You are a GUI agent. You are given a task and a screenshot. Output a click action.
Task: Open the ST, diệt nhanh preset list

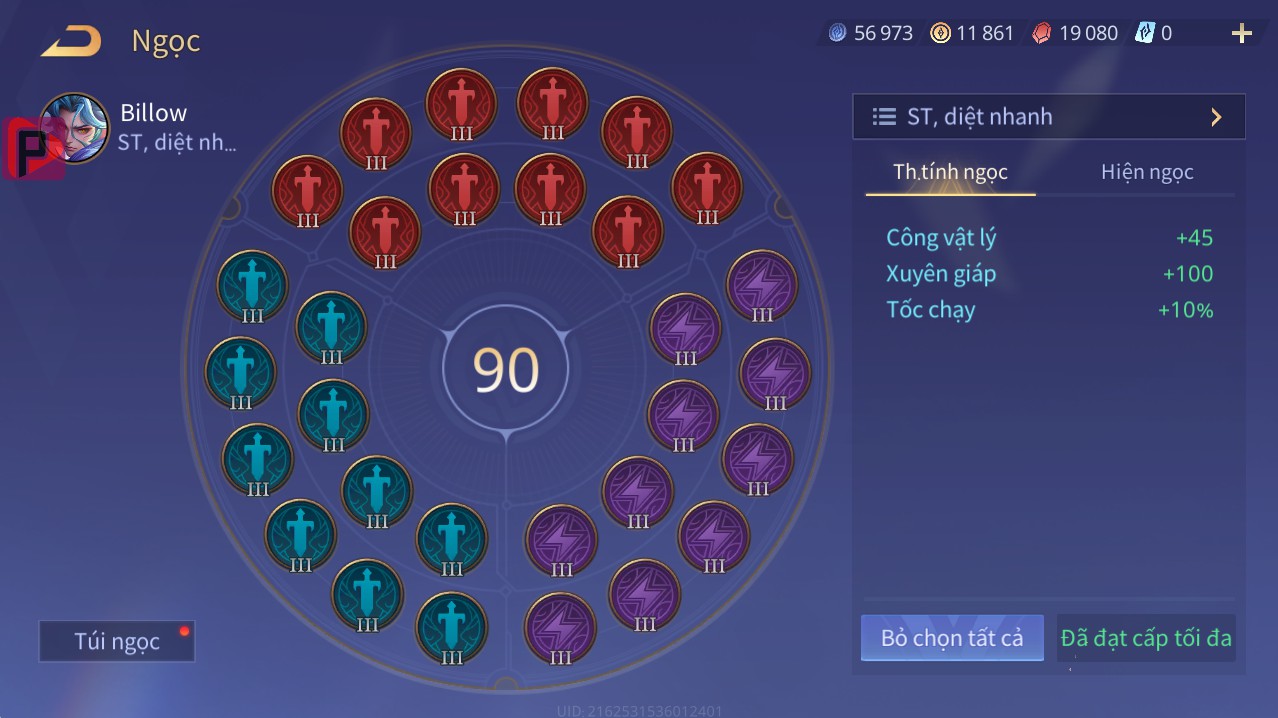pyautogui.click(x=1048, y=117)
